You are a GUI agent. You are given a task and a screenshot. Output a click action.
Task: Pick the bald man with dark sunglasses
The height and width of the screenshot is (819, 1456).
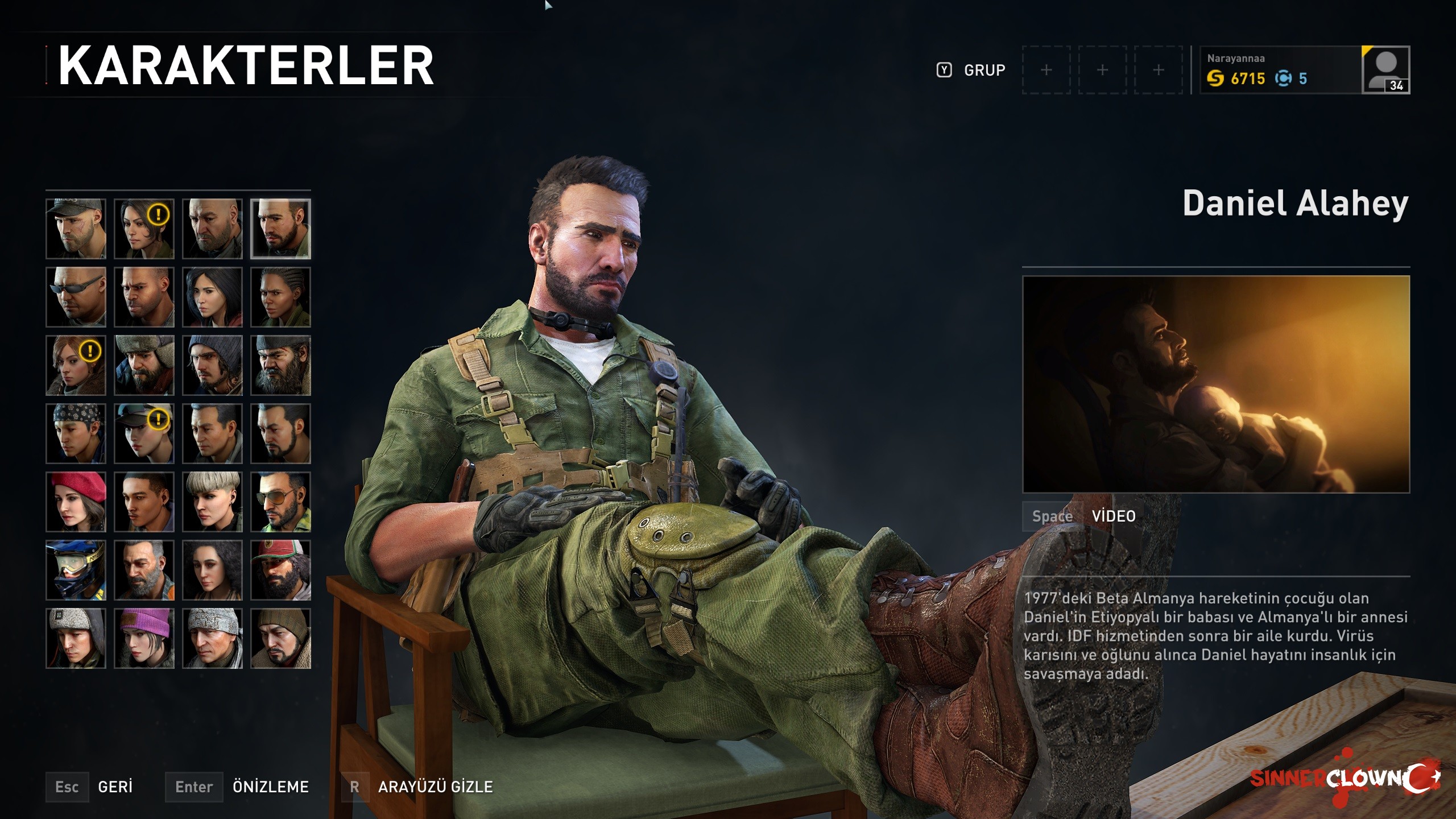pos(76,297)
